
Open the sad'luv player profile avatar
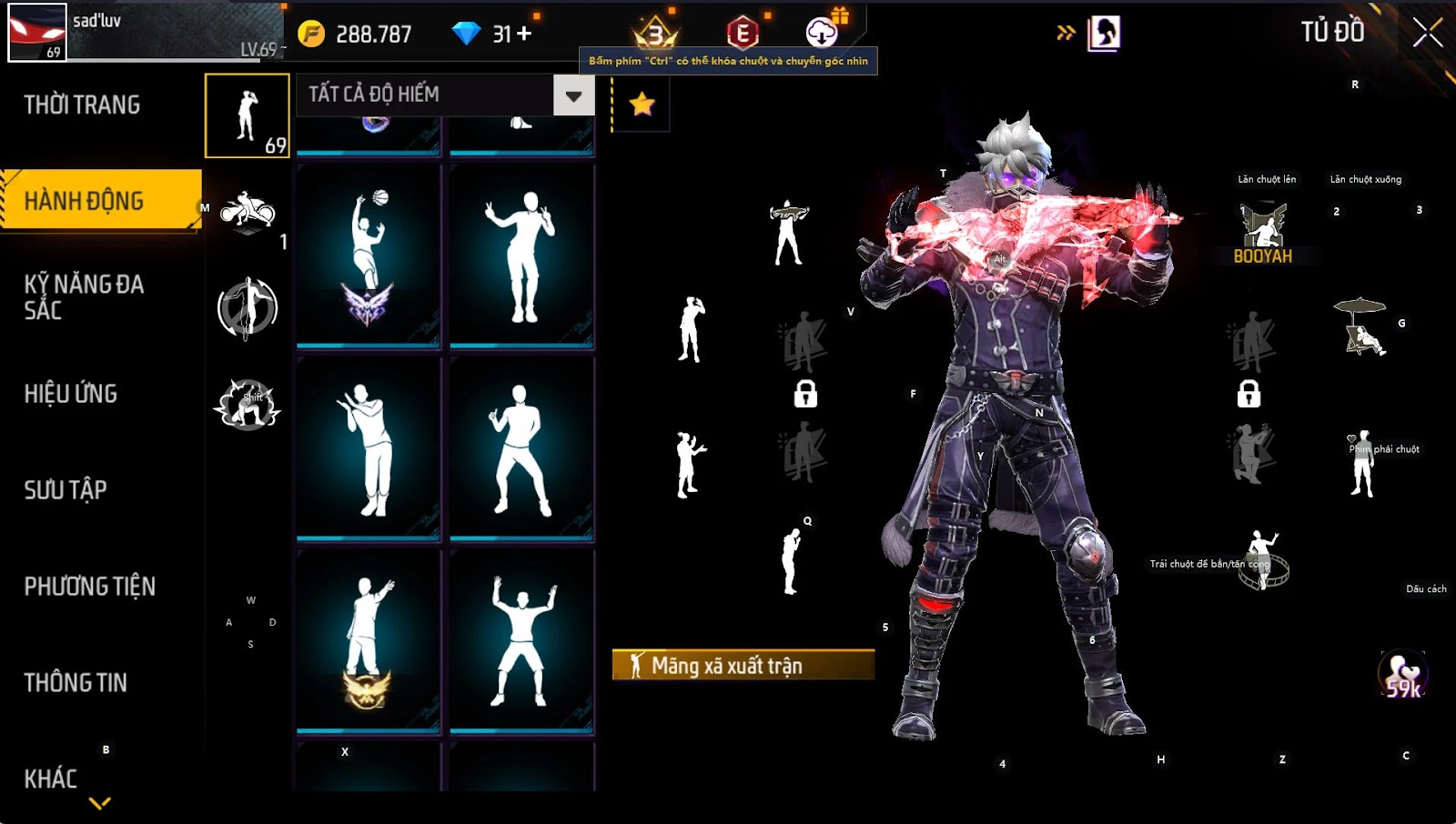pos(37,33)
